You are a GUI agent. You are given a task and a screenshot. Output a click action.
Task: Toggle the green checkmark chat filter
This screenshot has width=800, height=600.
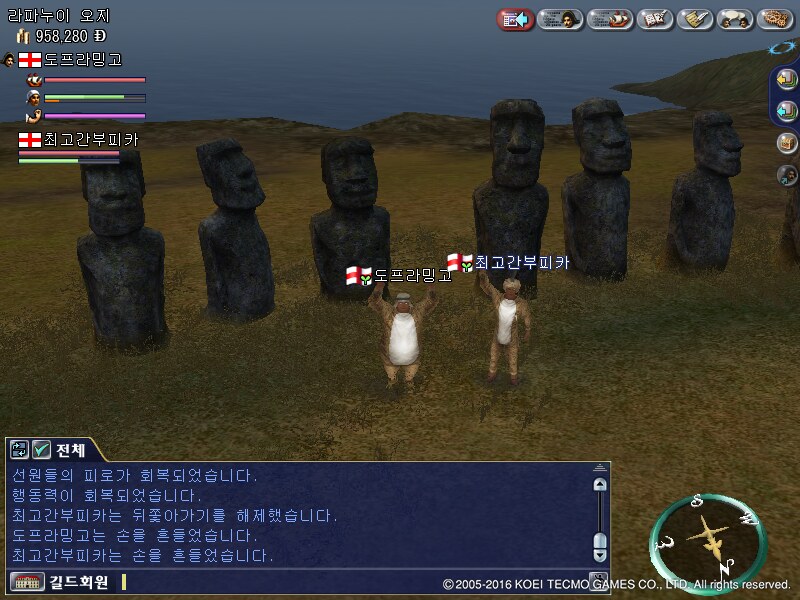point(42,449)
